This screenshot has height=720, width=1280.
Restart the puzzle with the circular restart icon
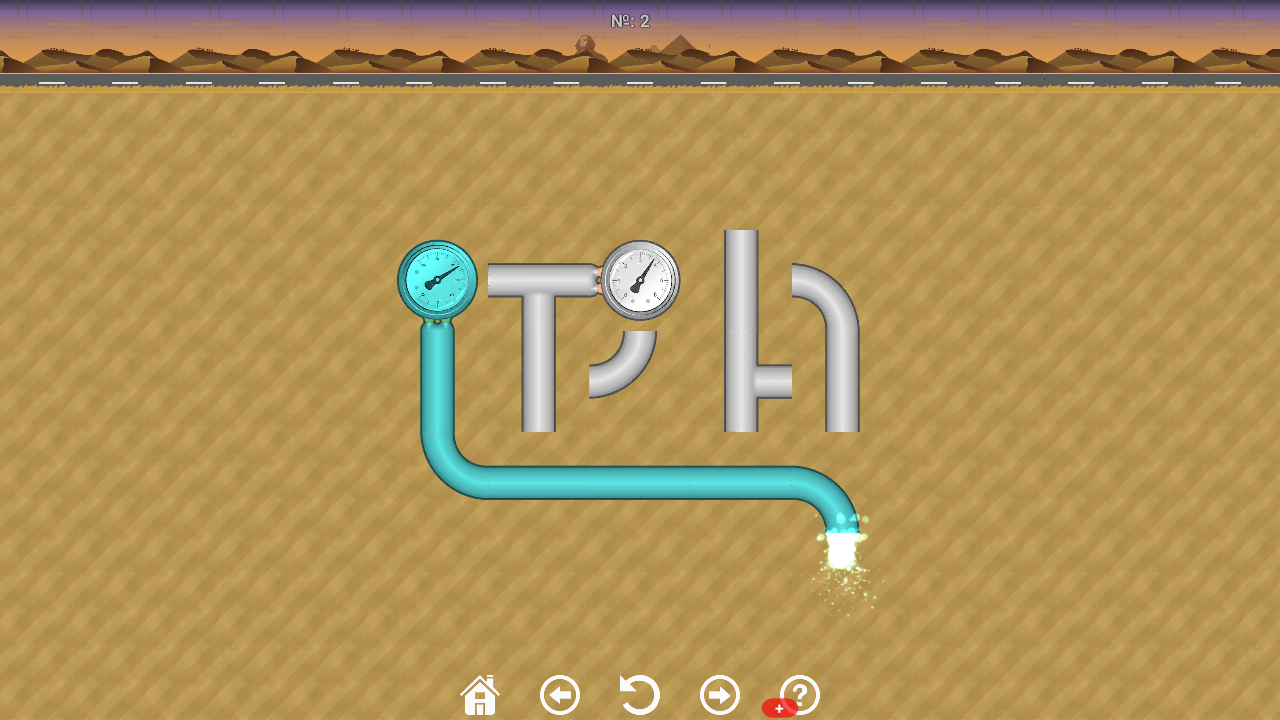[x=639, y=693]
